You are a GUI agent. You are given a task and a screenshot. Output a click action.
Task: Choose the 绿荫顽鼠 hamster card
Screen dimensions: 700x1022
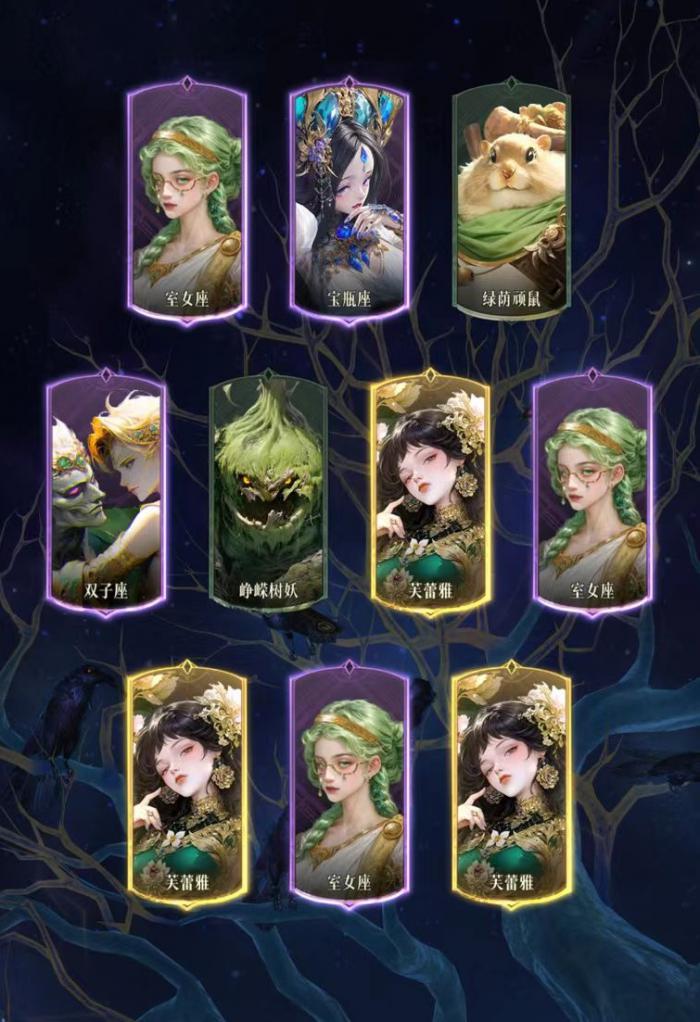pyautogui.click(x=511, y=200)
